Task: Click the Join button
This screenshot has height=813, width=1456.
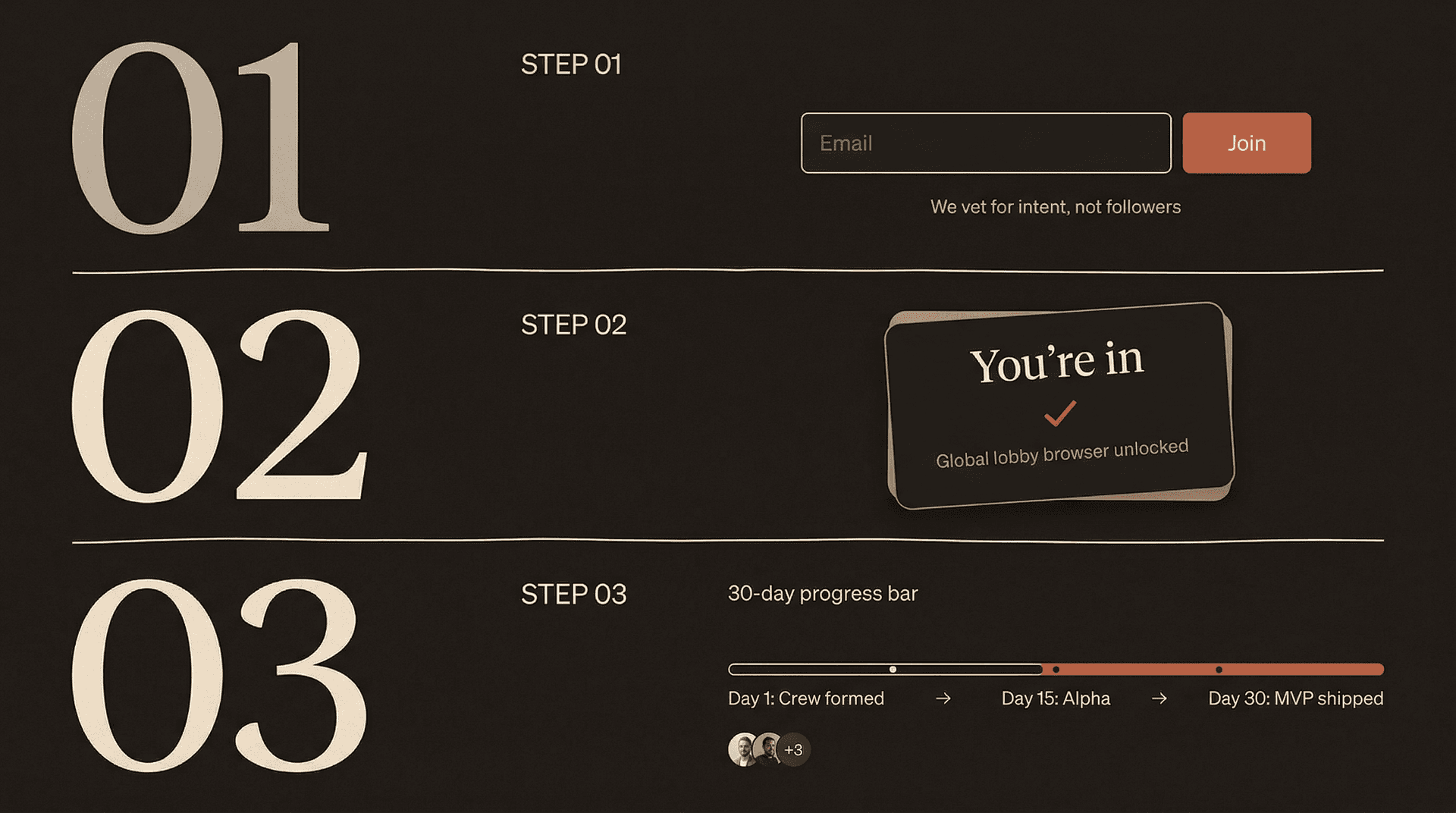Action: pos(1247,143)
